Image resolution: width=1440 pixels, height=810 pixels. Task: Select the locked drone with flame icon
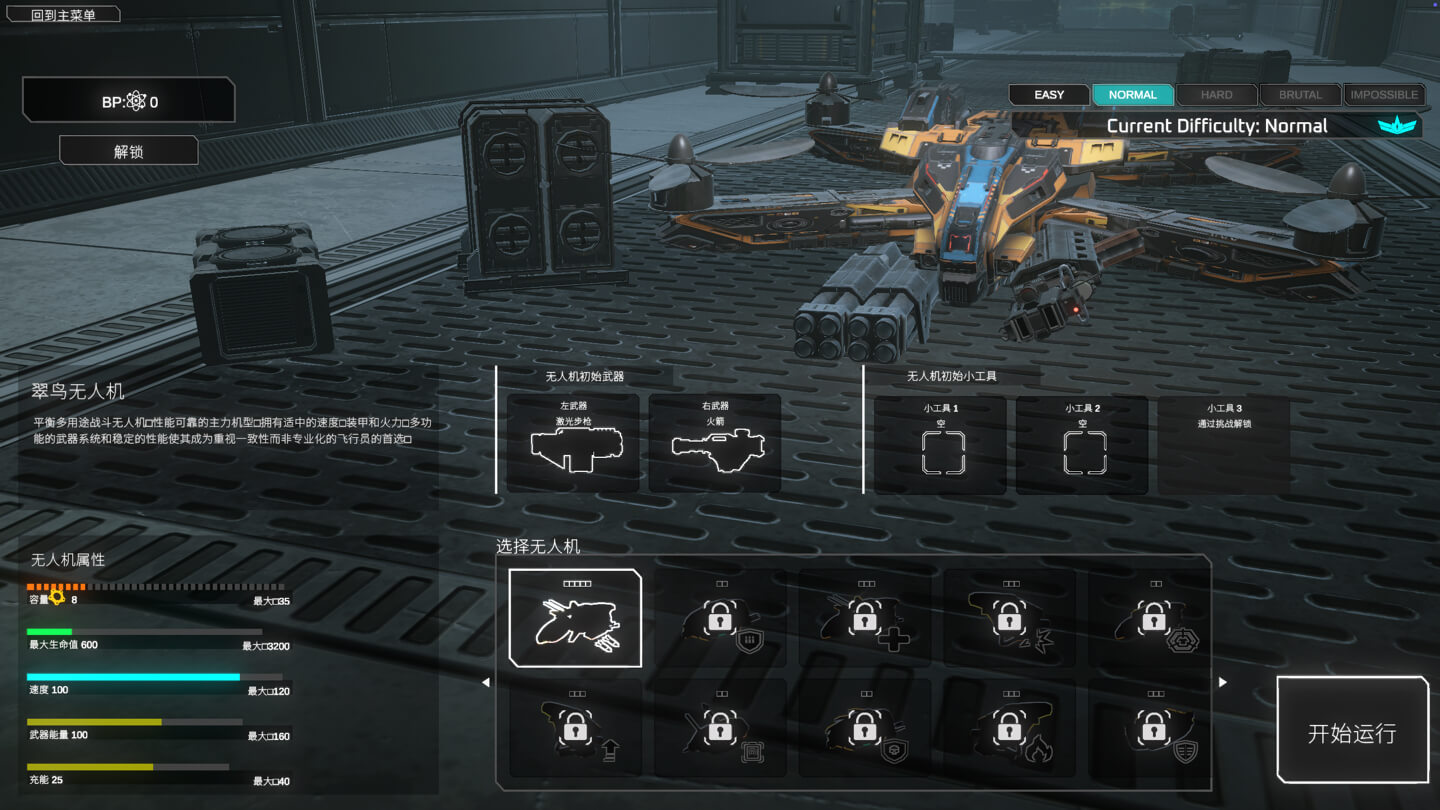pos(1010,730)
